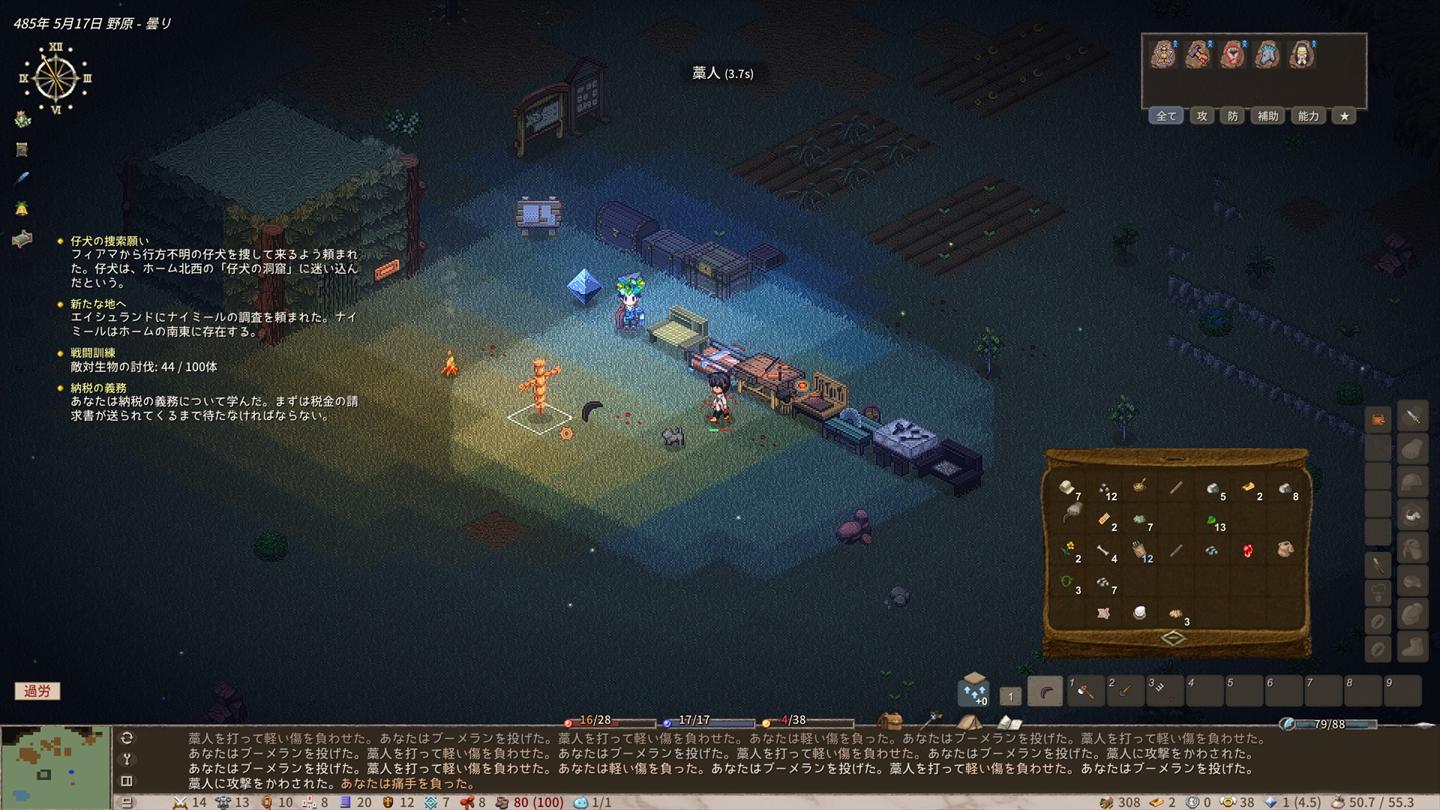Switch to the 全て ability filter tab
This screenshot has width=1440, height=810.
(1166, 116)
